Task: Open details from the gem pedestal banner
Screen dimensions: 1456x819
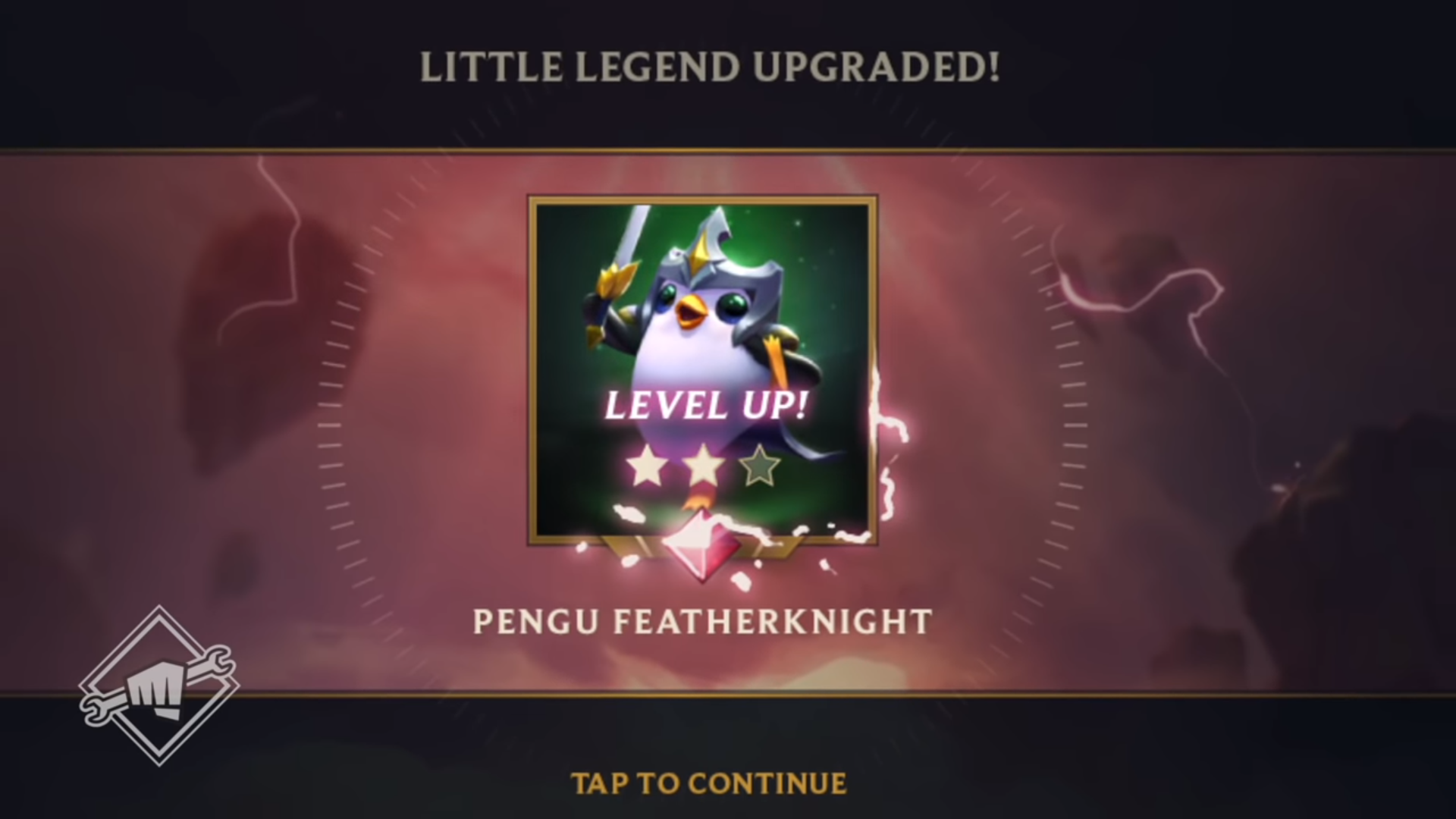Action: tap(701, 546)
